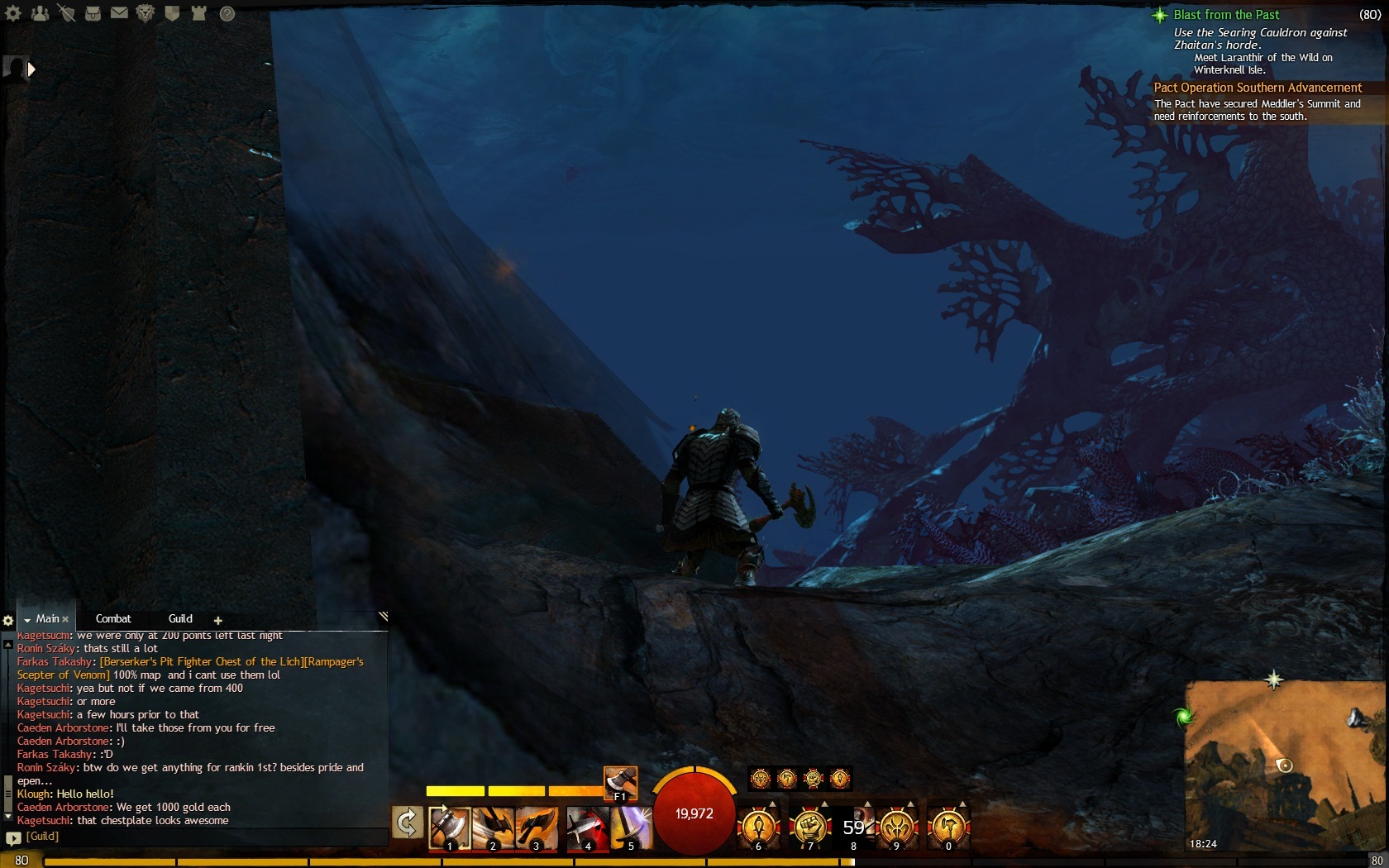1389x868 pixels.
Task: Close the Main chat tab
Action: pyautogui.click(x=65, y=619)
